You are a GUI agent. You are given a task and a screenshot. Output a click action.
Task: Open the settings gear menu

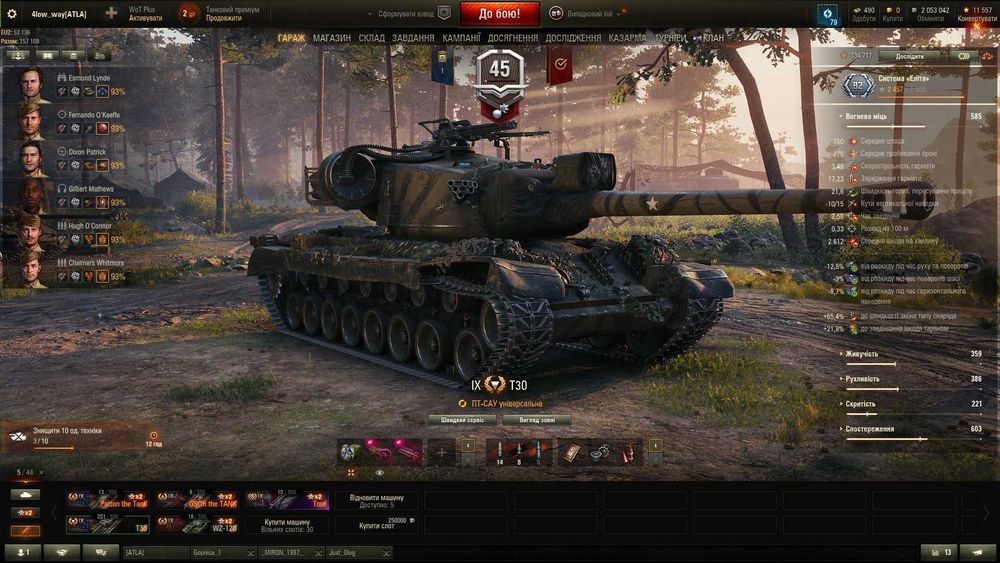pyautogui.click(x=12, y=14)
